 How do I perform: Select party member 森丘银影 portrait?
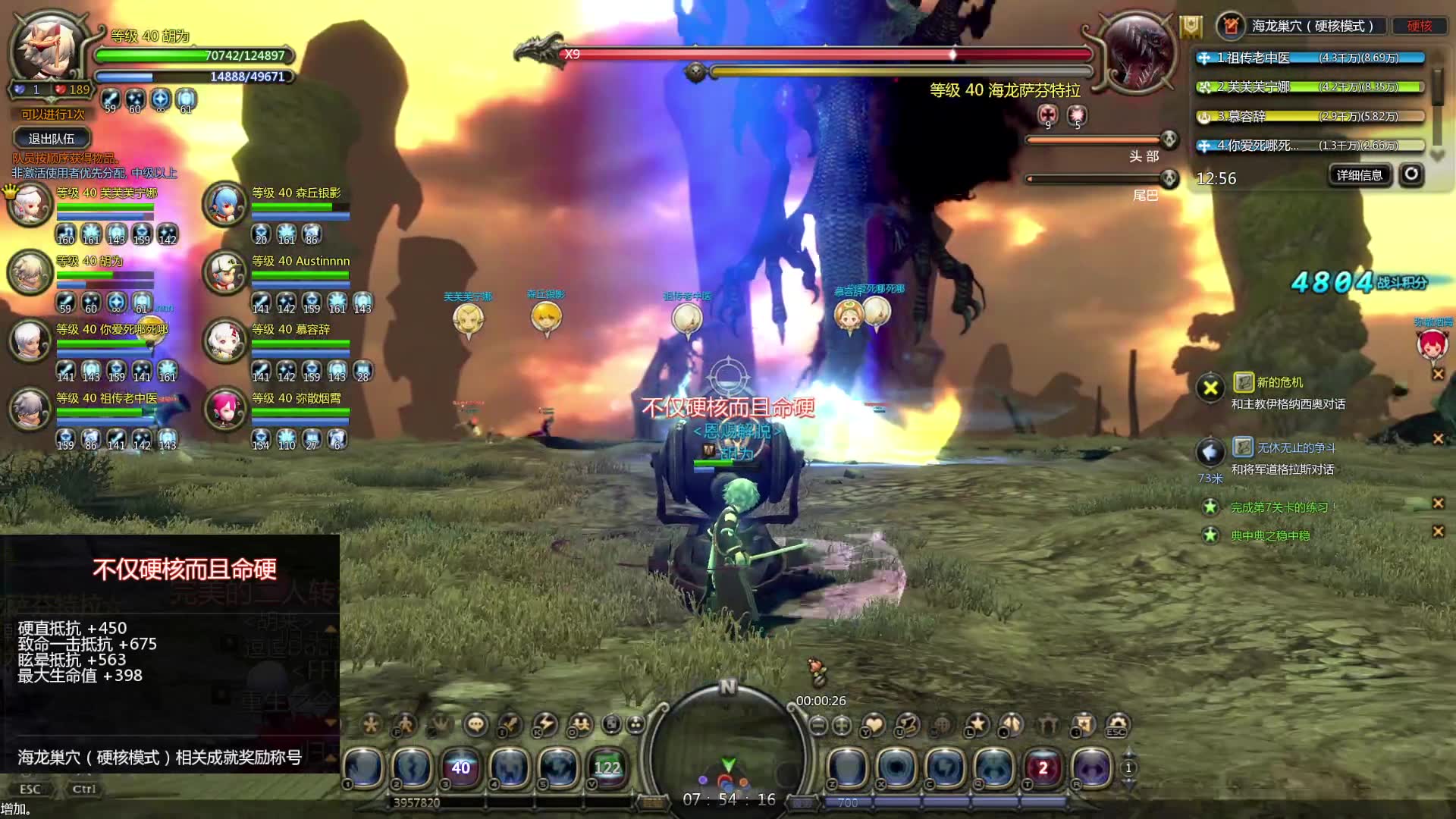[225, 205]
